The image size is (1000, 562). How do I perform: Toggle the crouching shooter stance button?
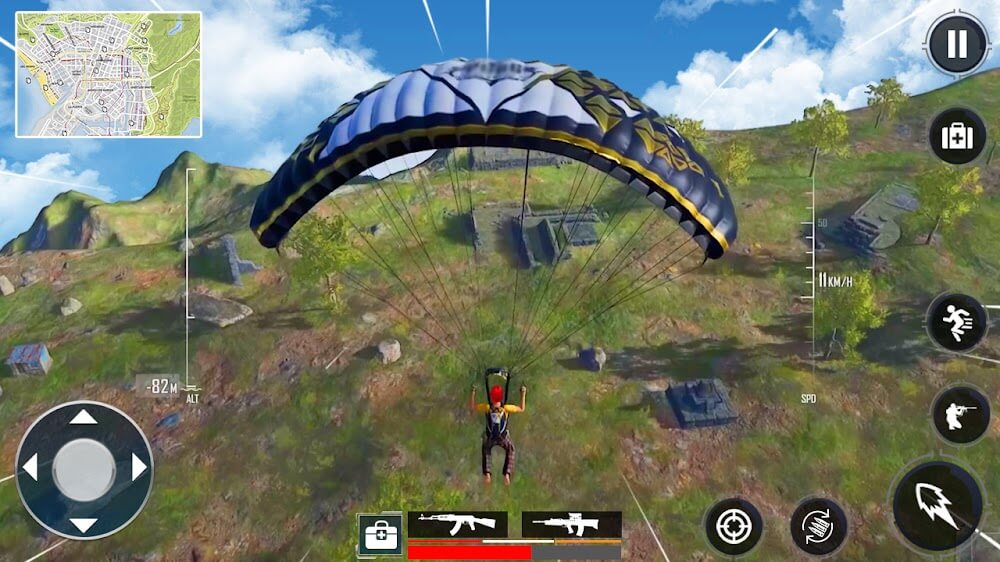(960, 415)
